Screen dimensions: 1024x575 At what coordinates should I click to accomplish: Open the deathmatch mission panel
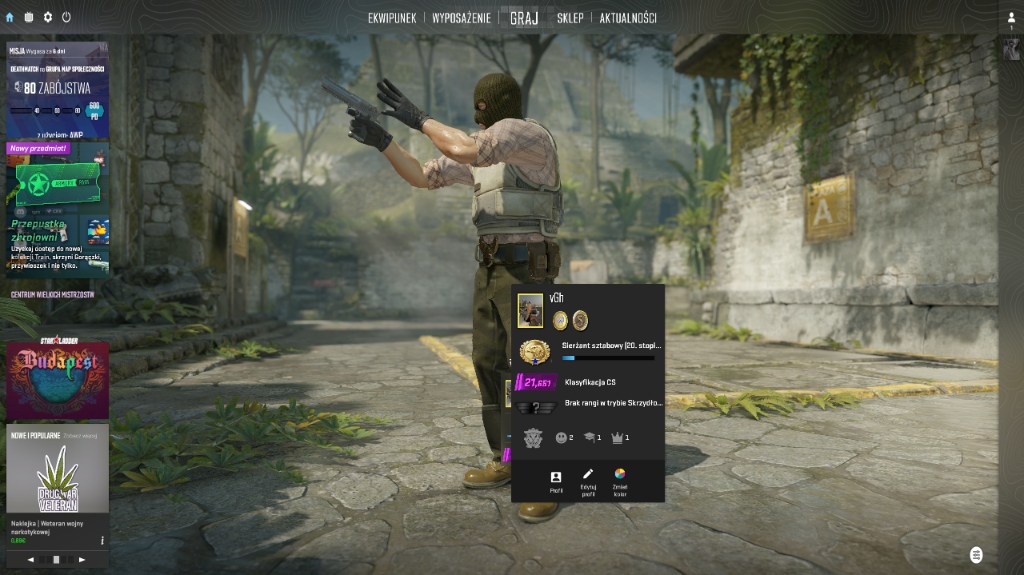click(x=57, y=90)
